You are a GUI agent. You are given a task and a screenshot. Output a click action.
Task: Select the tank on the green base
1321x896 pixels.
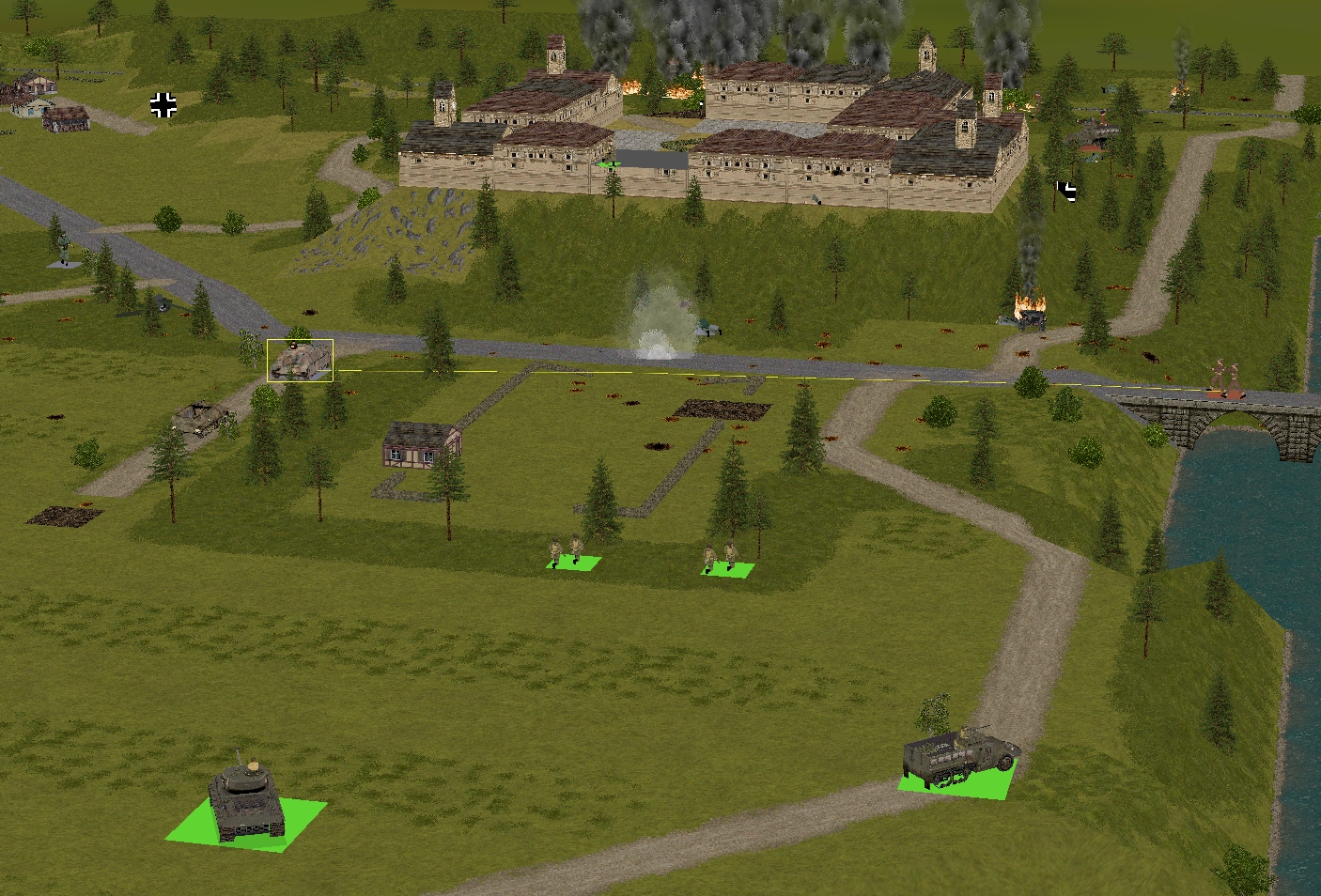pos(247,801)
